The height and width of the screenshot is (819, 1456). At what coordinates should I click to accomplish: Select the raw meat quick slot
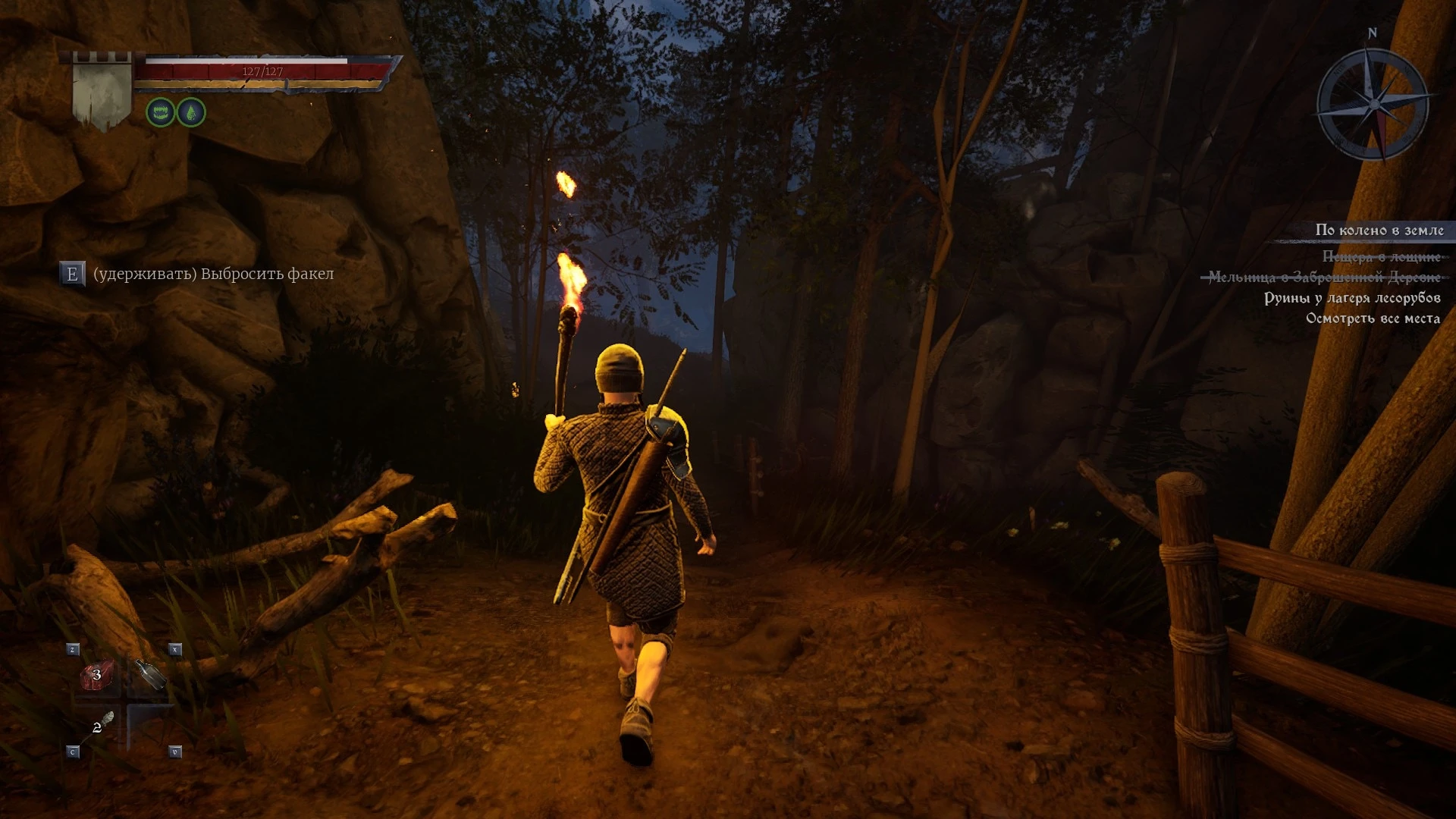coord(97,675)
